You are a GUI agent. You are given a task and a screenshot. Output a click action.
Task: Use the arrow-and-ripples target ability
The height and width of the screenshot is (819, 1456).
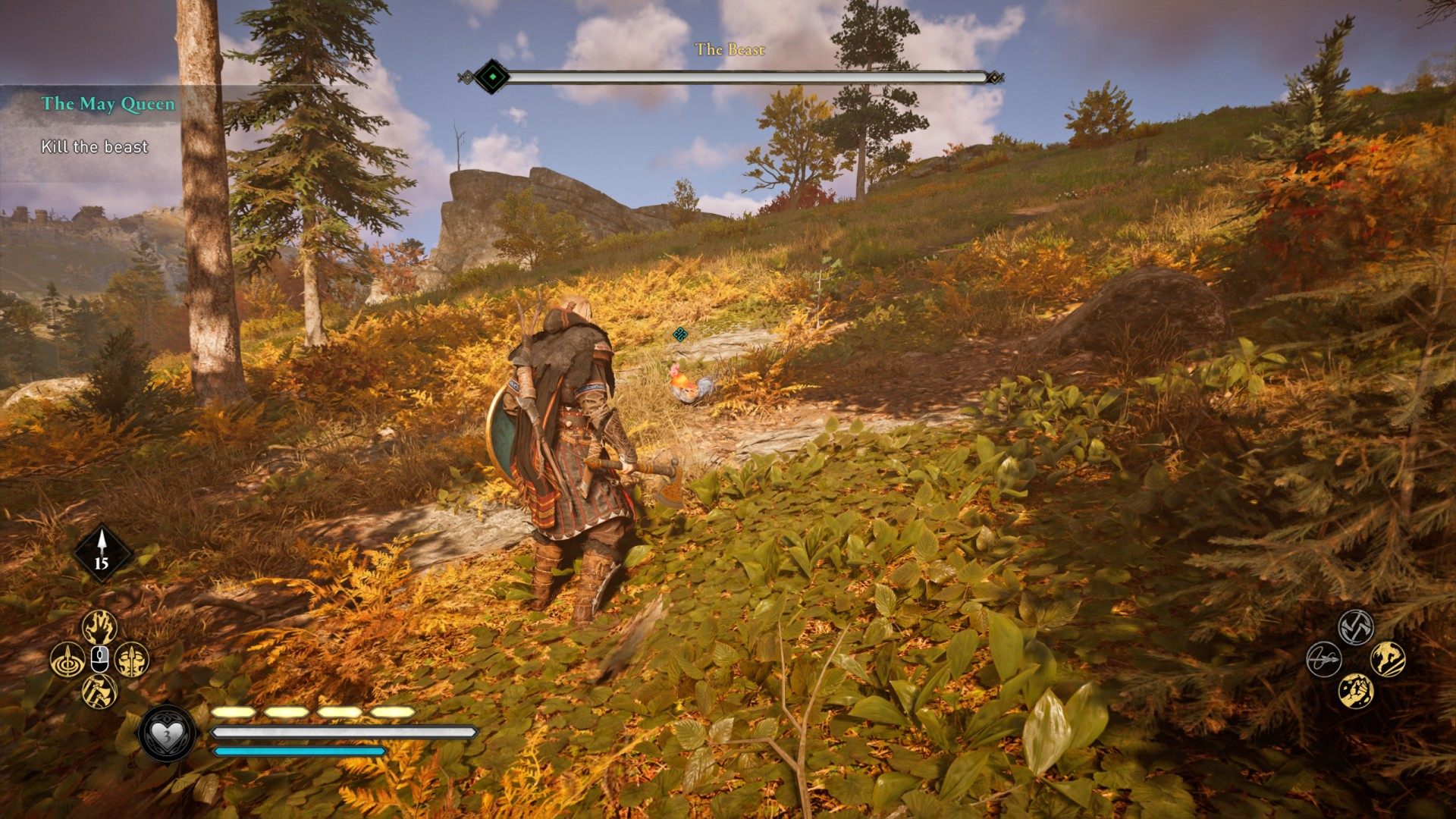[x=67, y=659]
